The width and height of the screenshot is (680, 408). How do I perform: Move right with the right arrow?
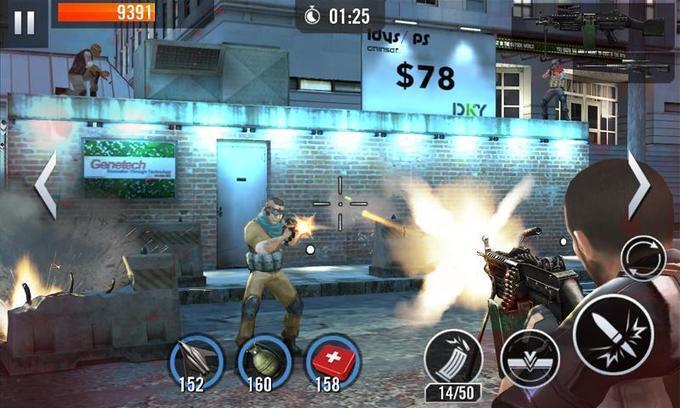pyautogui.click(x=637, y=183)
